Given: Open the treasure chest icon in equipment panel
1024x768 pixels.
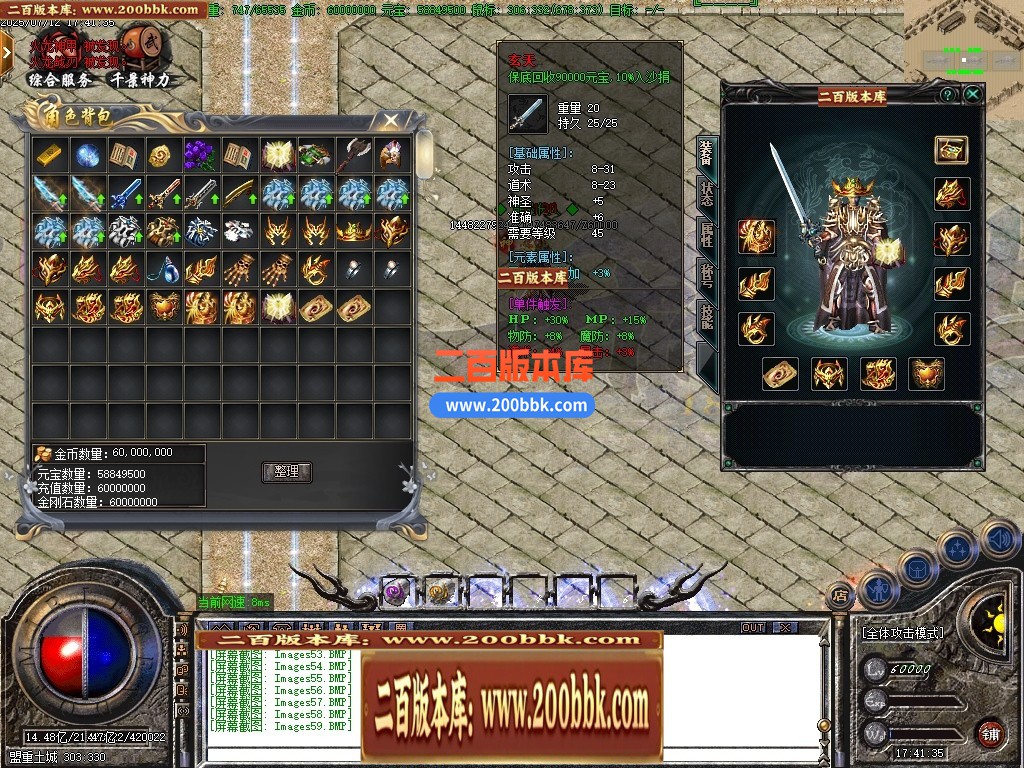Looking at the screenshot, I should coord(951,150).
